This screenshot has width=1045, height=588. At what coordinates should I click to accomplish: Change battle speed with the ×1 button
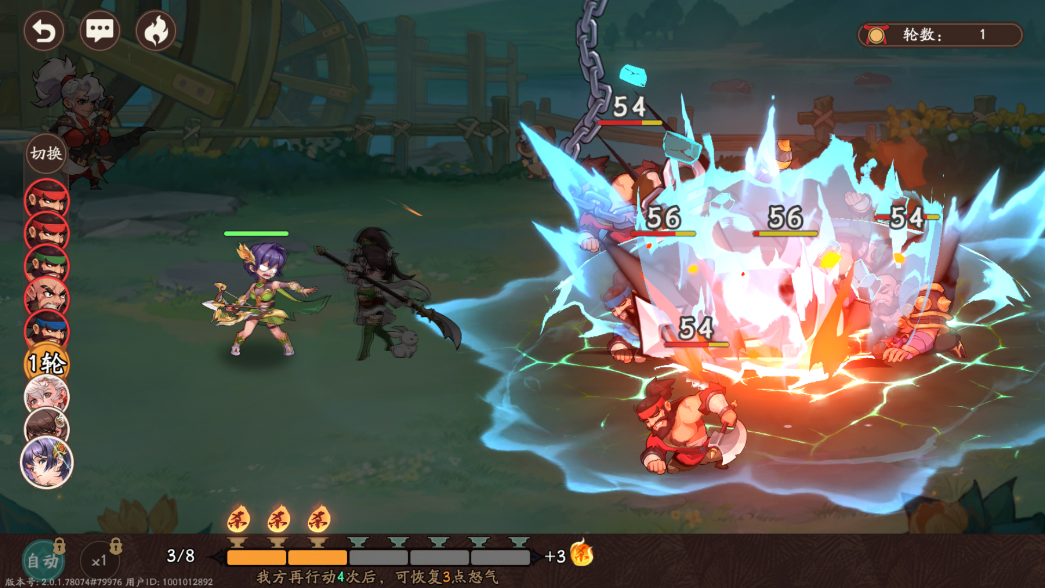point(99,561)
